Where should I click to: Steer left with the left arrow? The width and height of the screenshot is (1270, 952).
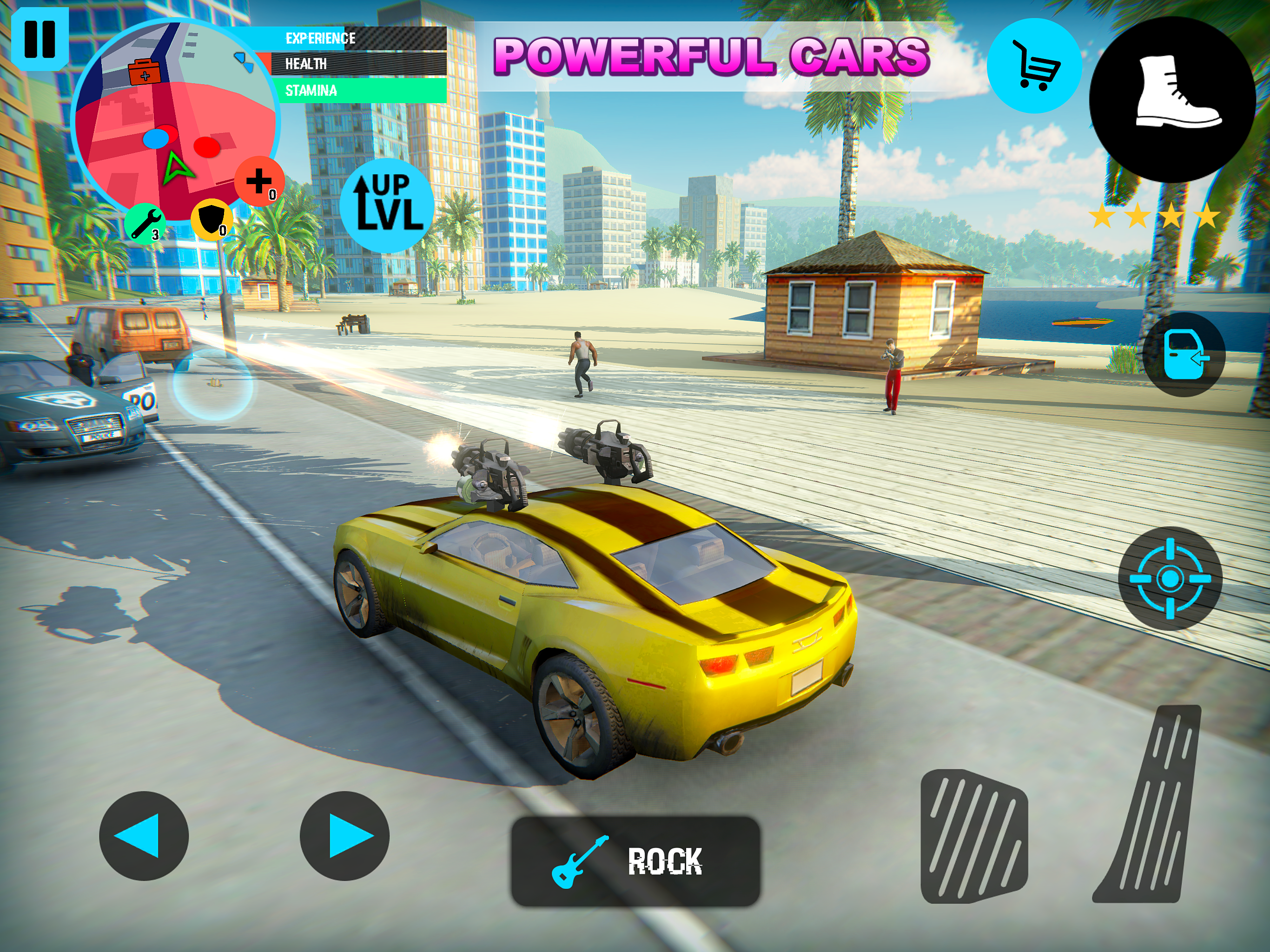144,835
